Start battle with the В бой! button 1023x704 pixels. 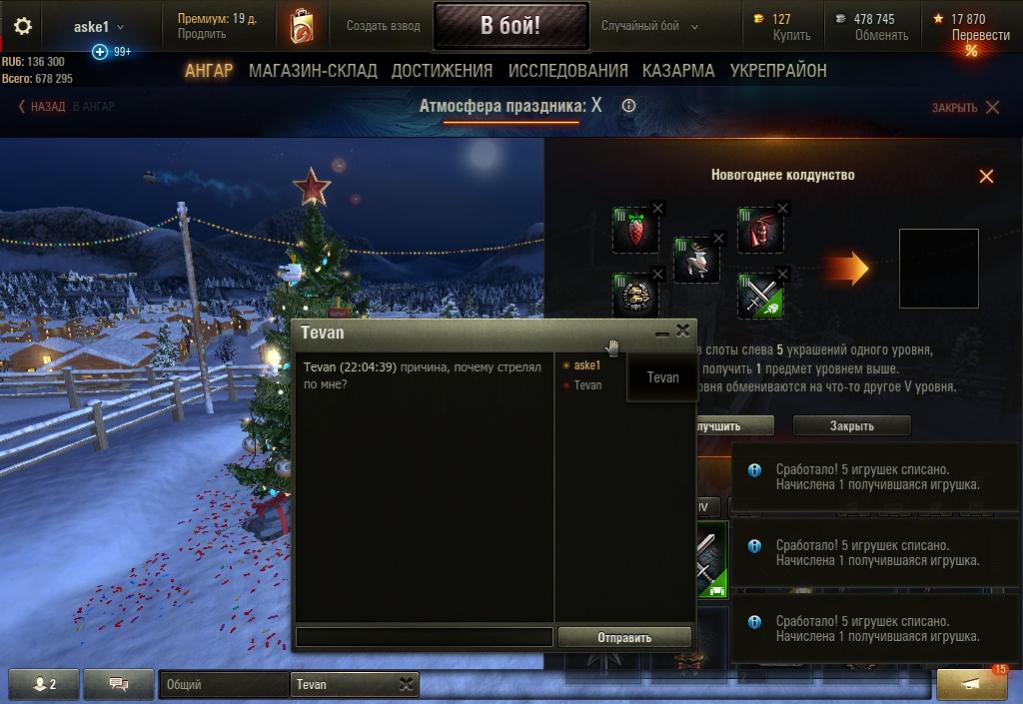tap(510, 27)
